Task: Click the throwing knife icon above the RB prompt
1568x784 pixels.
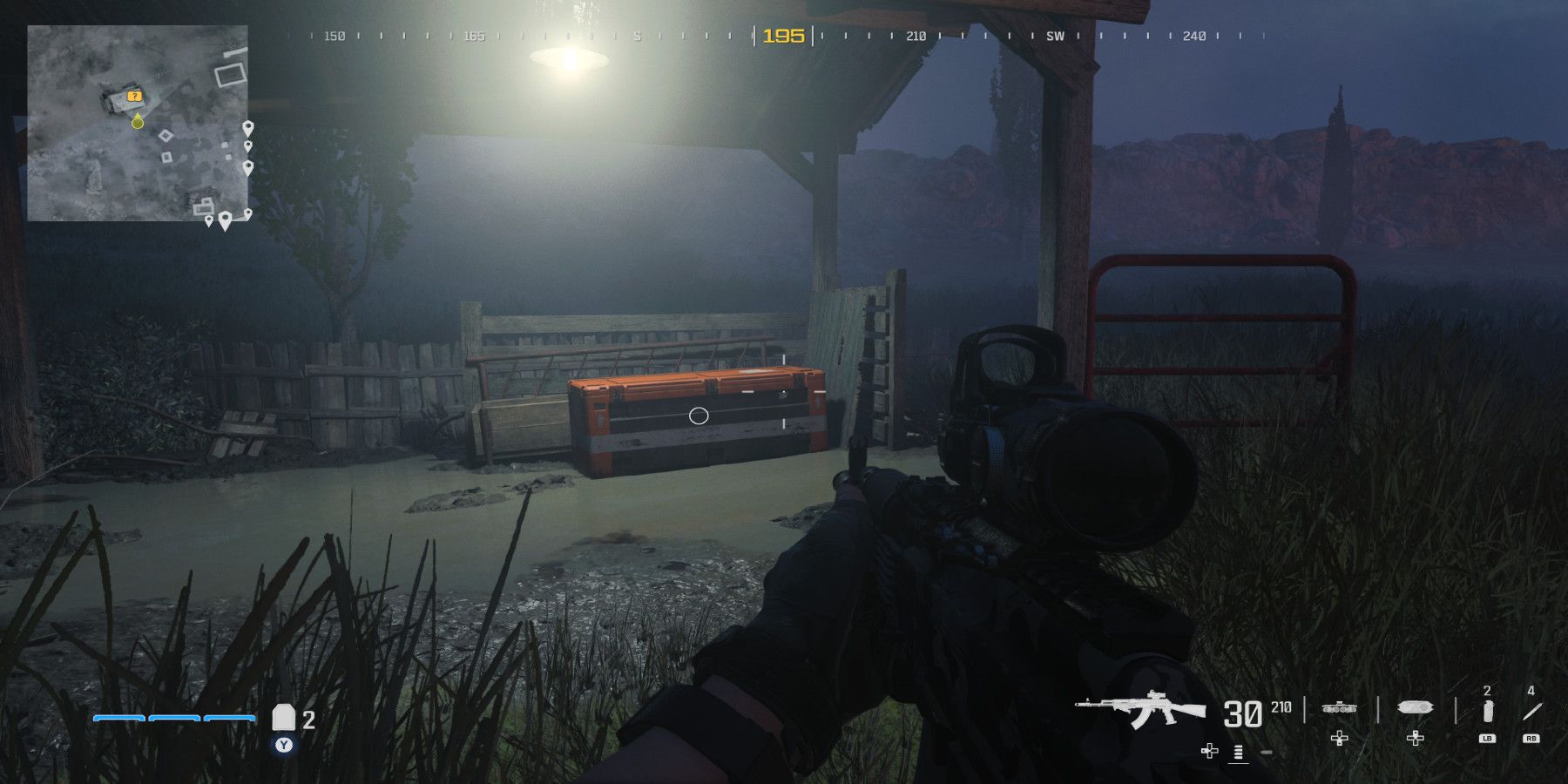Action: click(1532, 710)
